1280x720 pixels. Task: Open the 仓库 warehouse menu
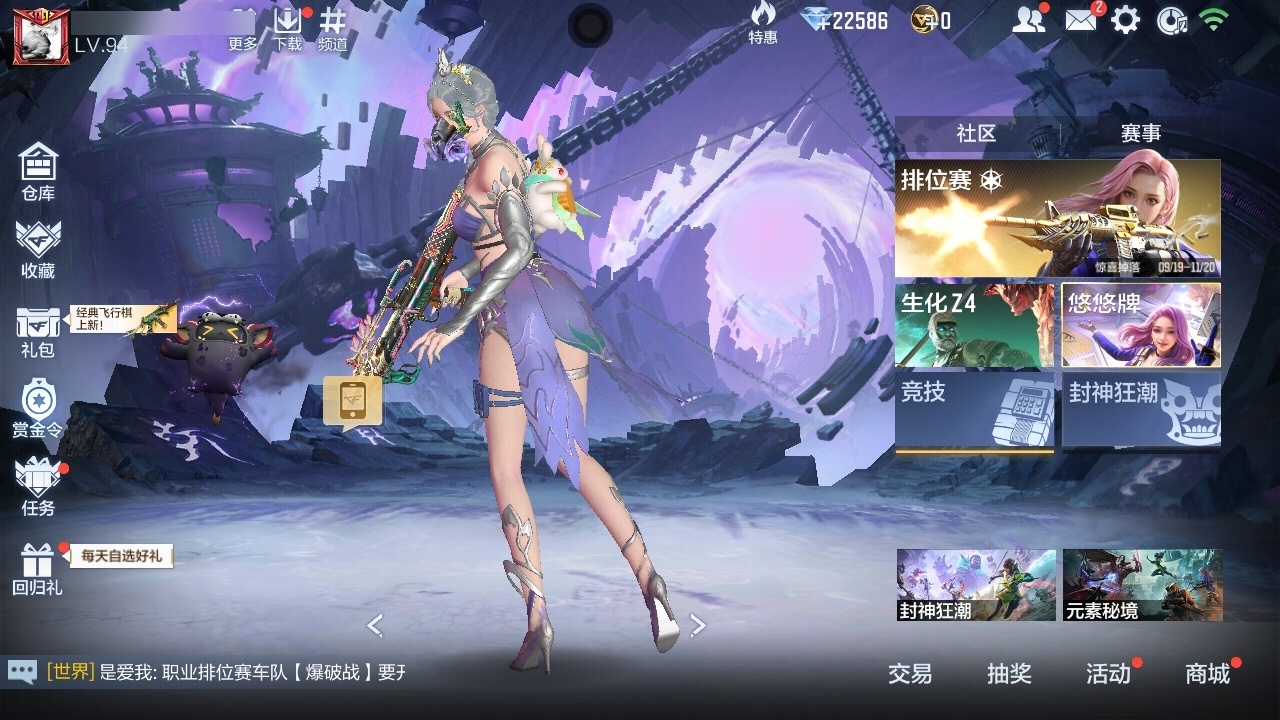(x=38, y=171)
